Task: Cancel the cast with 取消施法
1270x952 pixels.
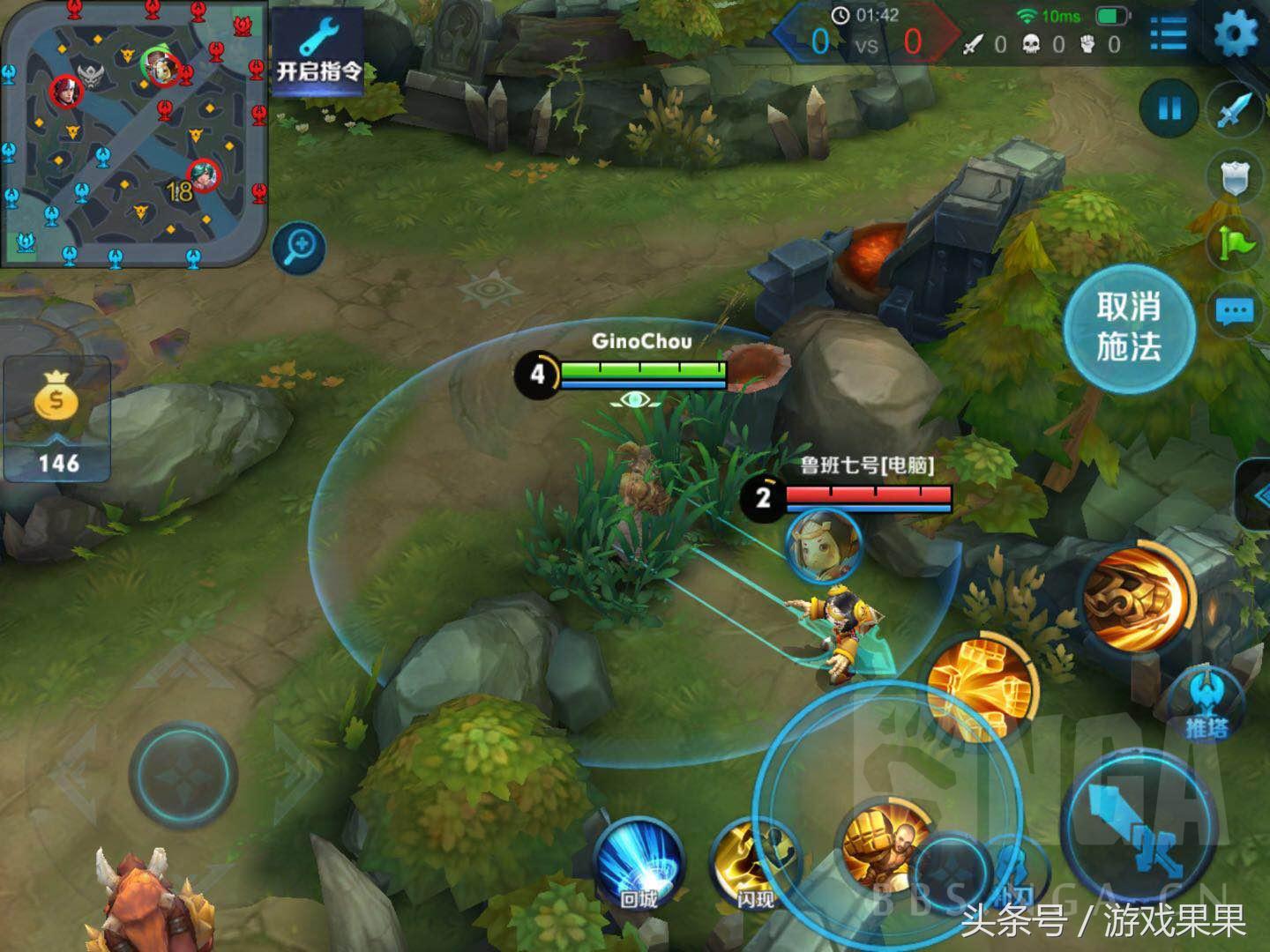Action: 1128,328
